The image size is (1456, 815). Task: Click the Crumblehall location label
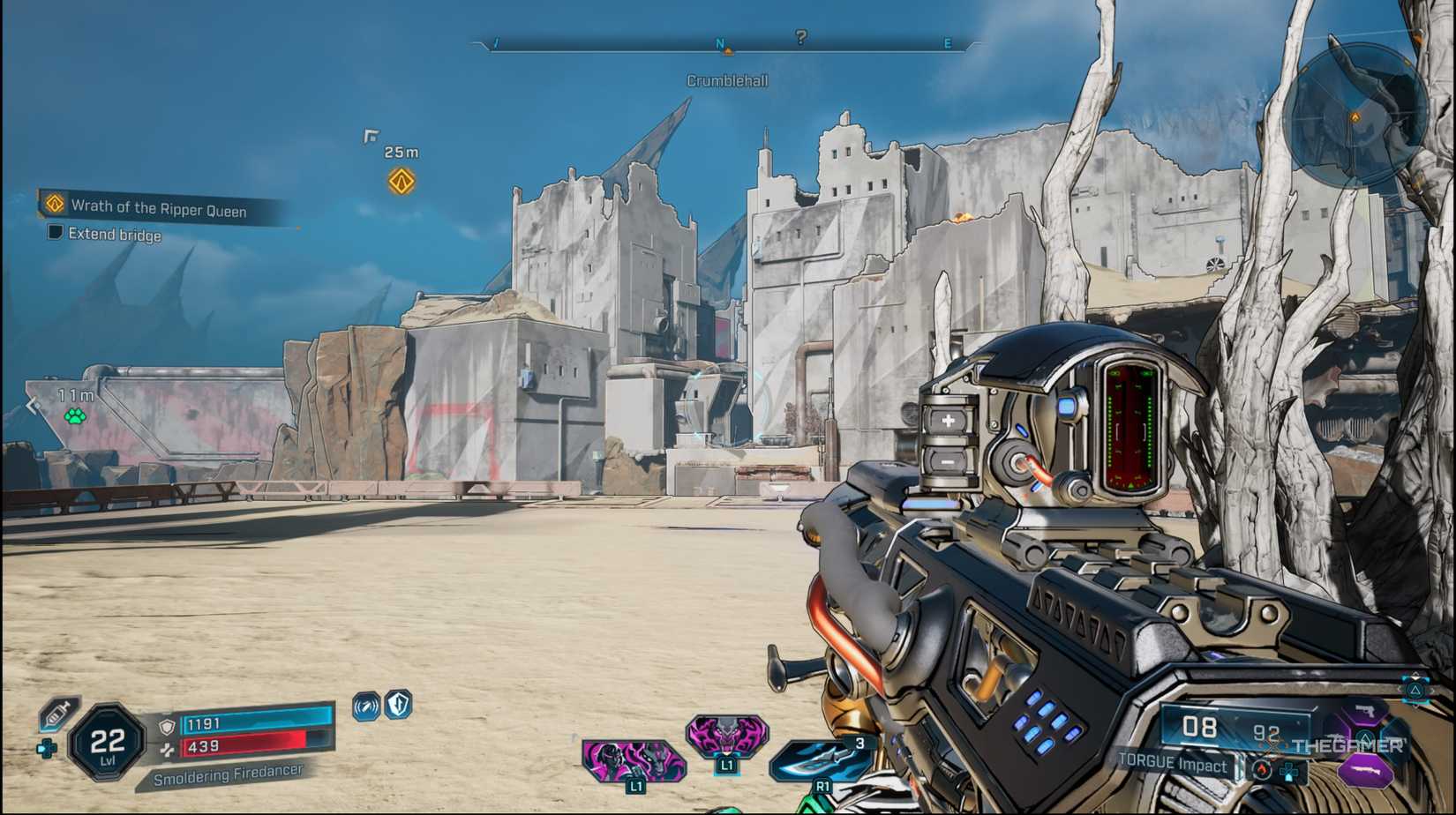726,79
